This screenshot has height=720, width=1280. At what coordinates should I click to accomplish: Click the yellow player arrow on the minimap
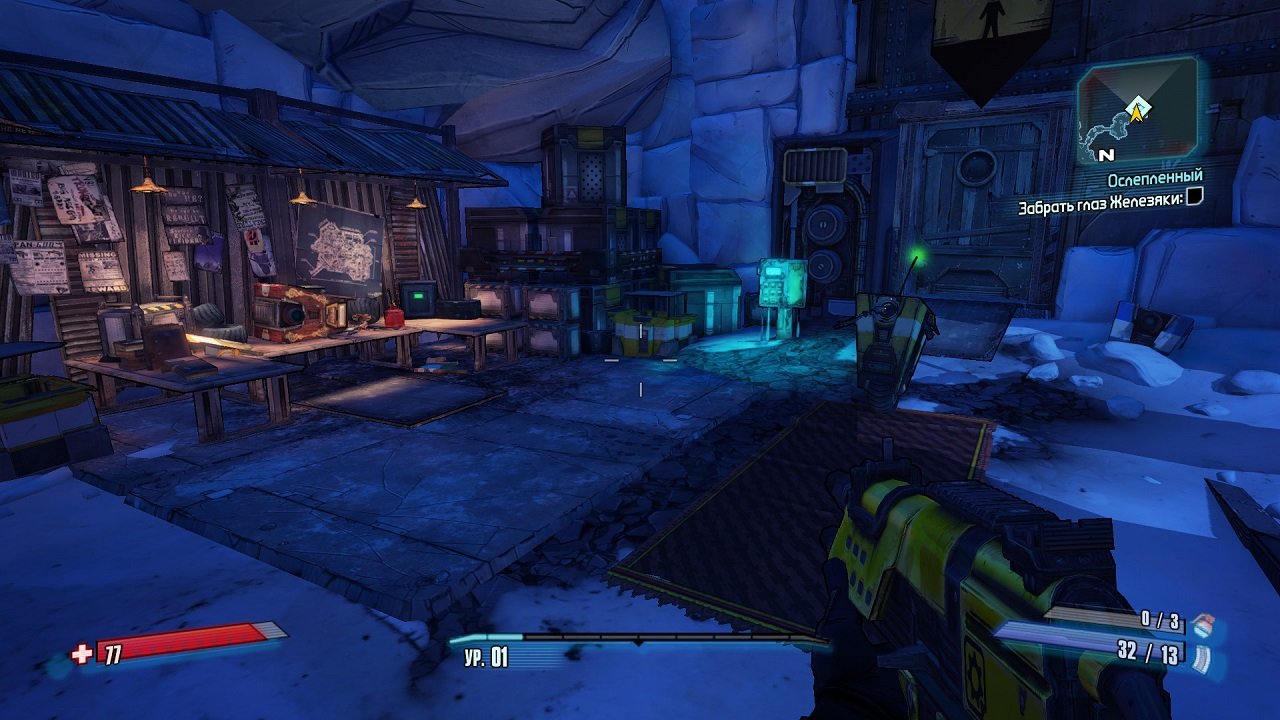coord(1137,113)
